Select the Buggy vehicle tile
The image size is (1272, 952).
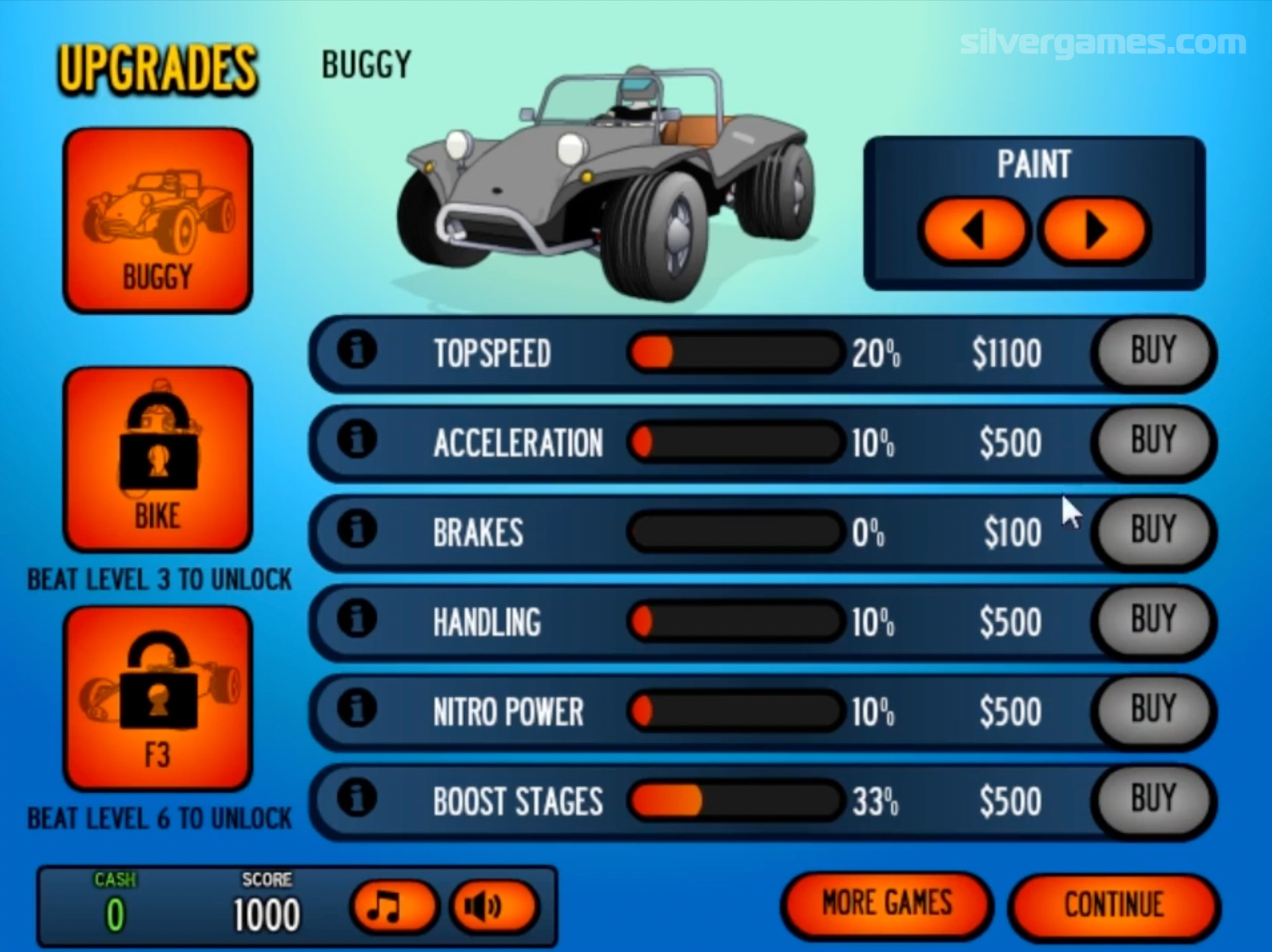pyautogui.click(x=157, y=220)
